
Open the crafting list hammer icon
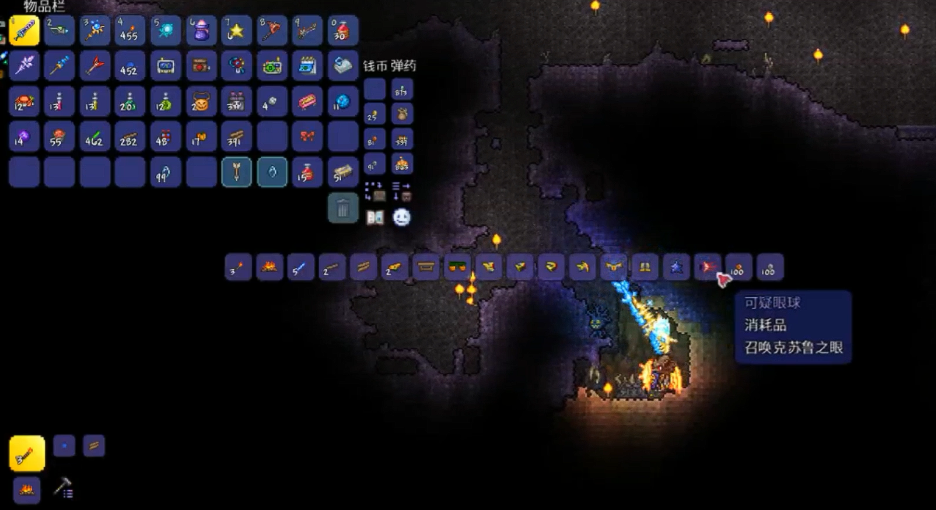62,487
